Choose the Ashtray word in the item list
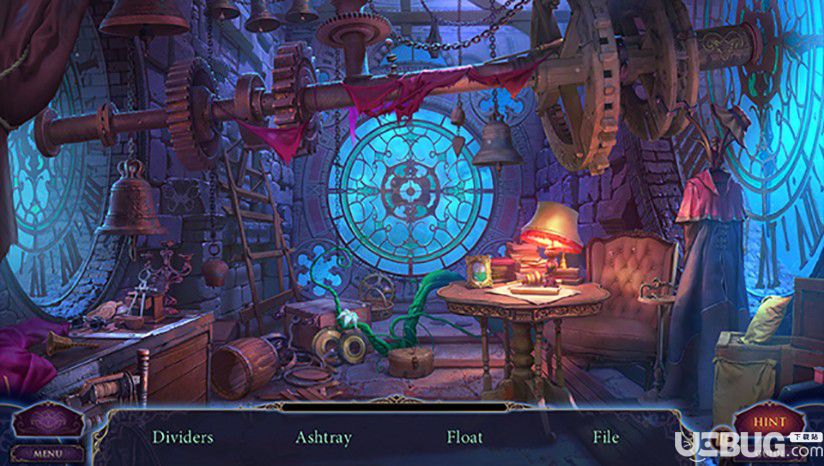The width and height of the screenshot is (824, 466). (x=323, y=437)
